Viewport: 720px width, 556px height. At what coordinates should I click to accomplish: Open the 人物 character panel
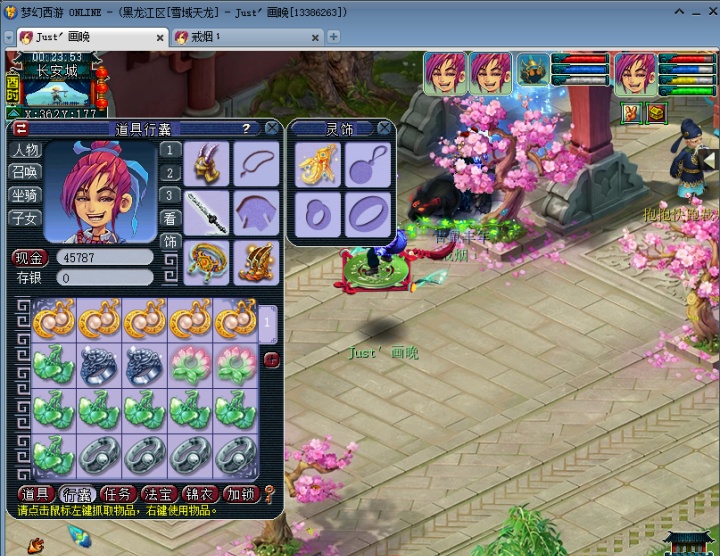pos(24,150)
